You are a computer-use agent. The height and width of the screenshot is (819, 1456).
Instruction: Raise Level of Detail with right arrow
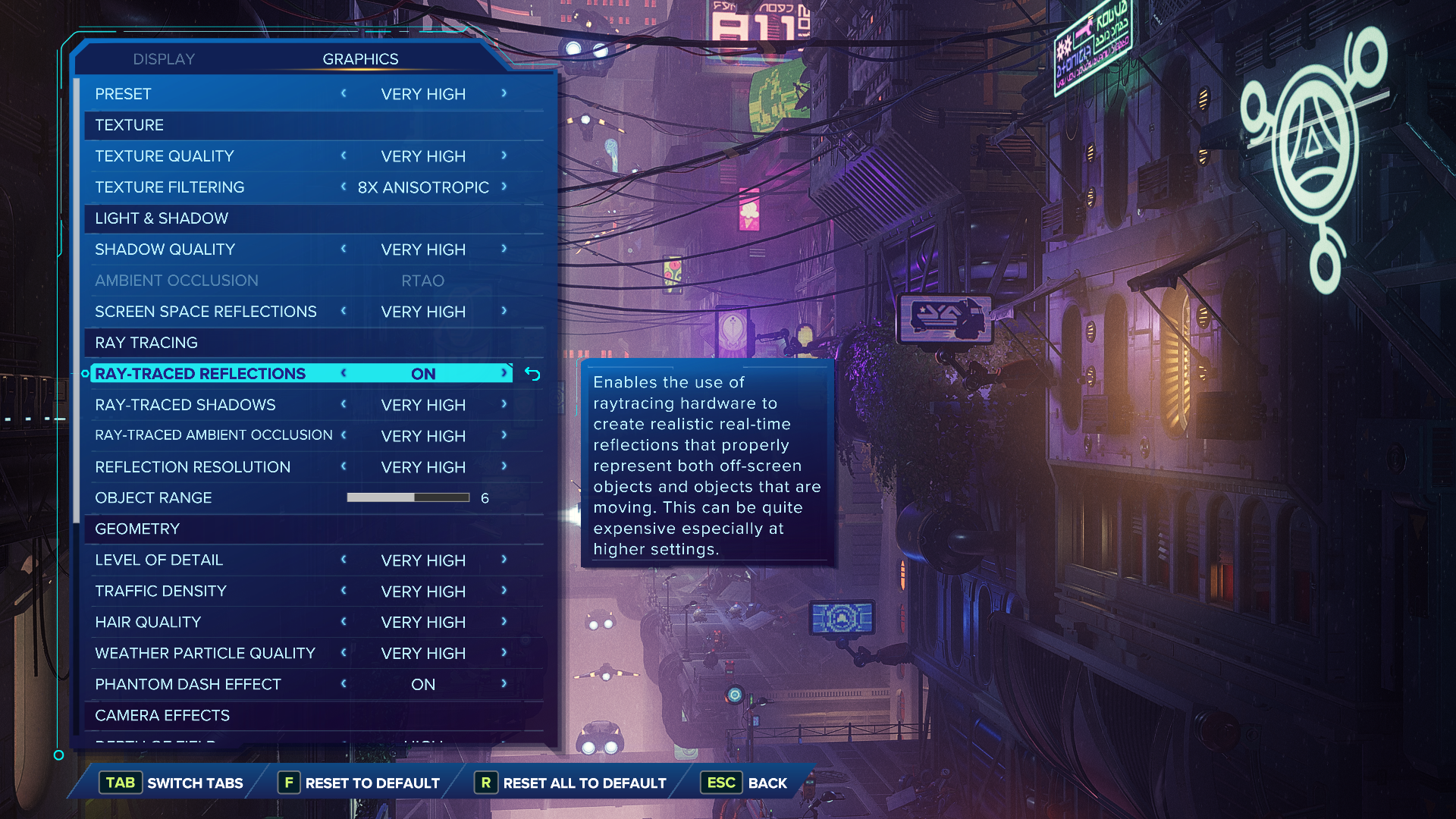click(x=504, y=560)
